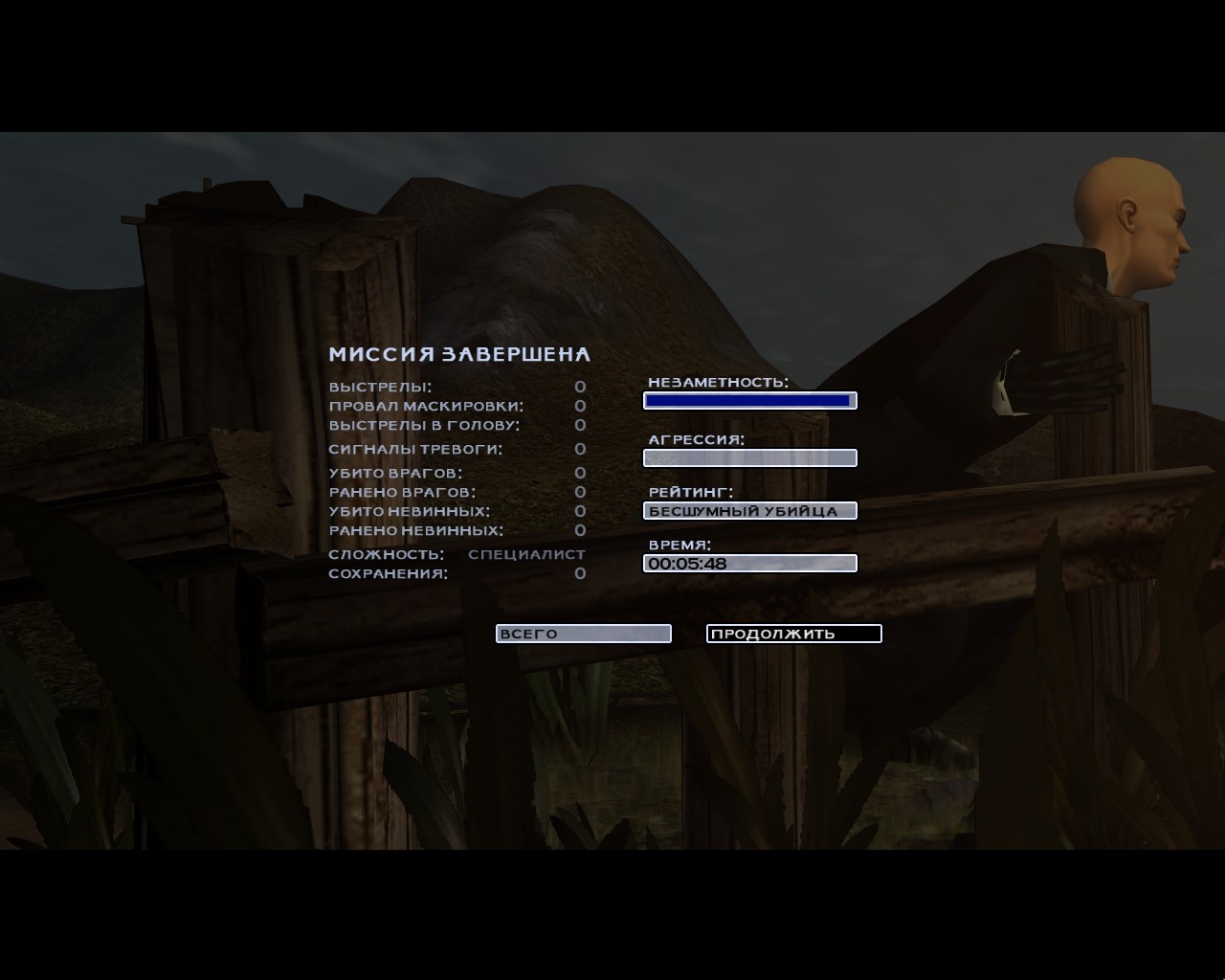Click the УБИТО НЕВИННЫХ innocents-killed entry
The width and height of the screenshot is (1225, 980).
coord(410,511)
